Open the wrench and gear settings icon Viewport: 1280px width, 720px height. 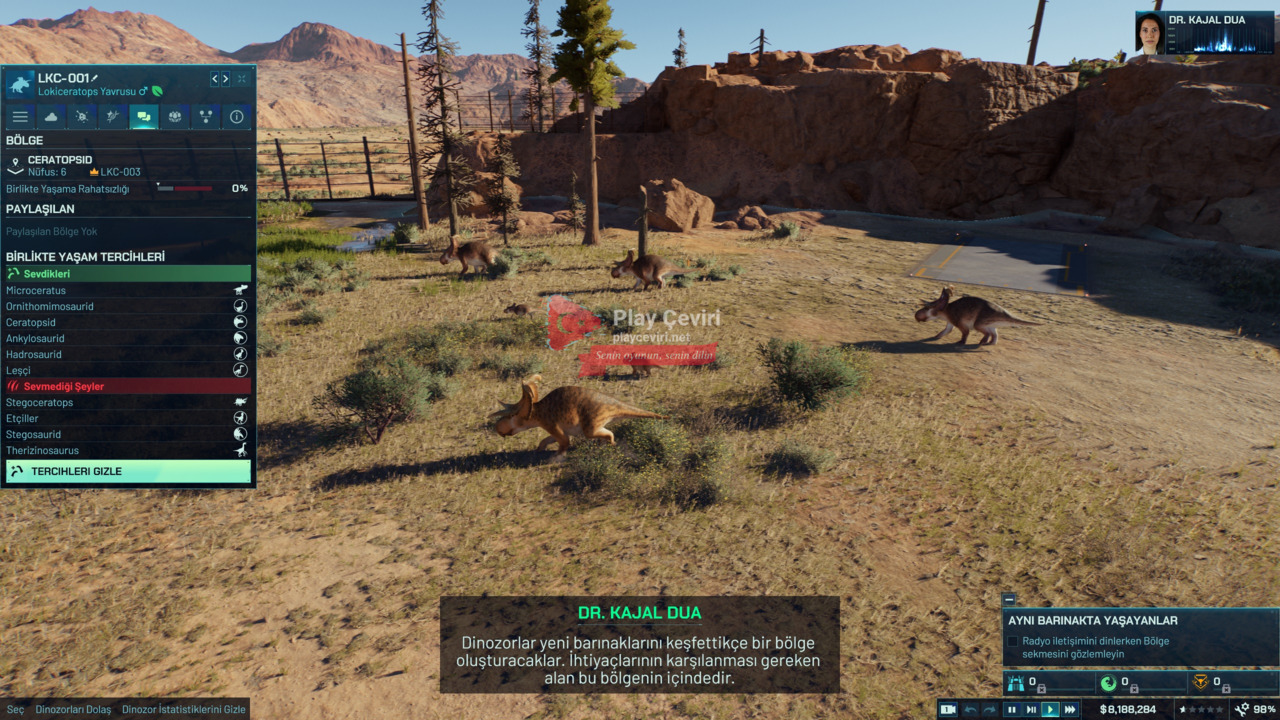1242,710
